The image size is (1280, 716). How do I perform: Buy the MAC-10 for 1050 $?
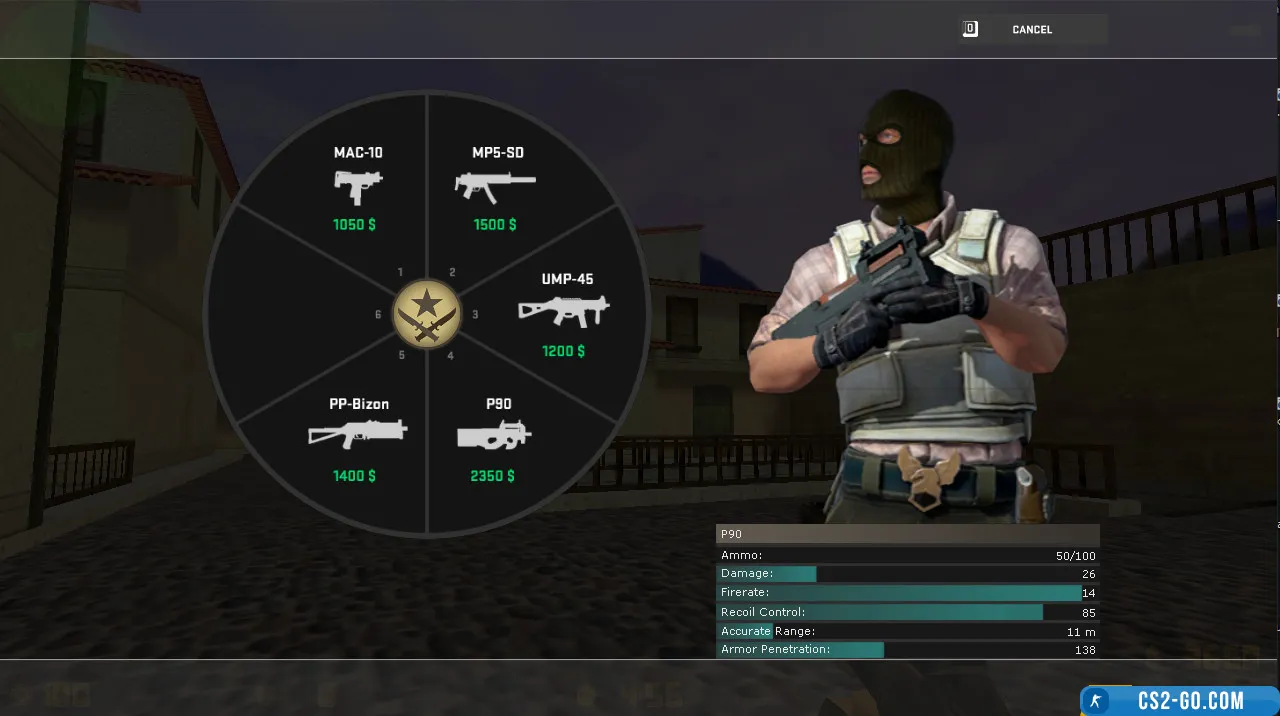[x=357, y=188]
